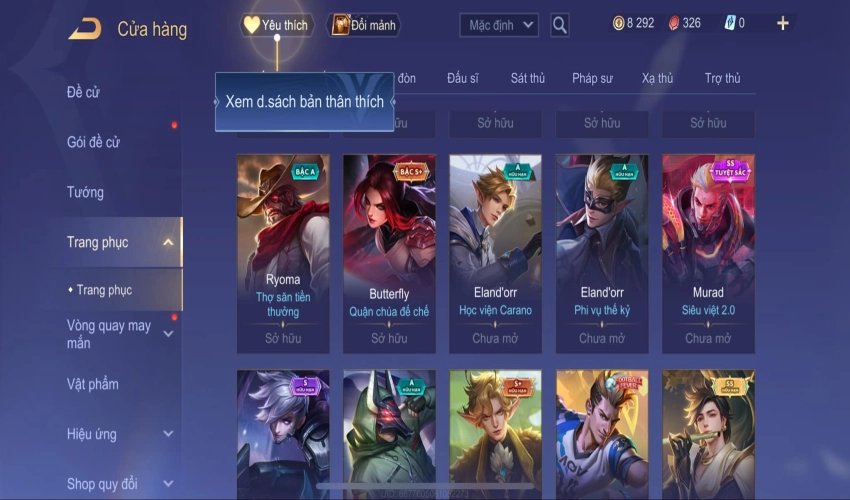Screen dimensions: 850x500
Task: Filter skins by Trợ thủ role
Action: click(722, 78)
